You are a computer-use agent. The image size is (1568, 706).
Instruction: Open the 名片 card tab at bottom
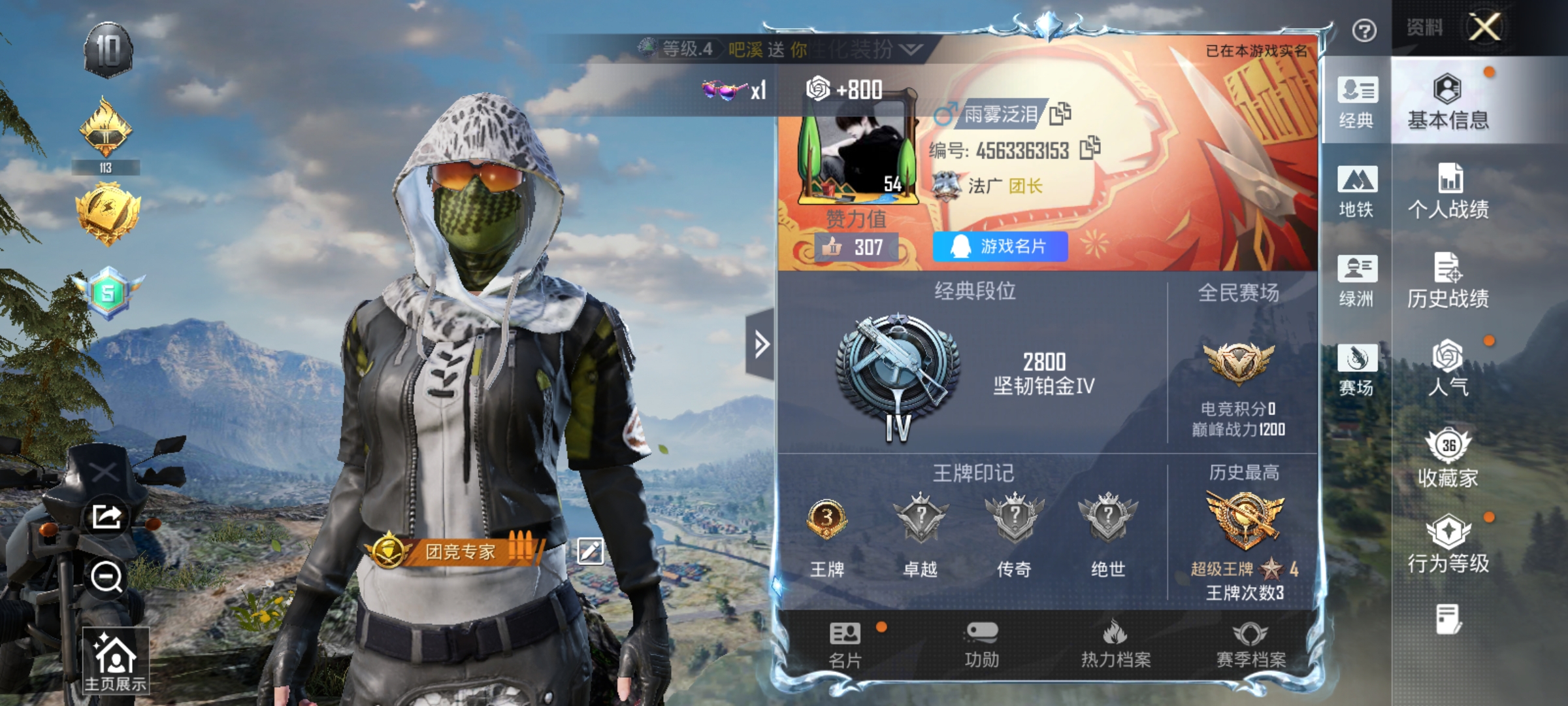pos(845,645)
